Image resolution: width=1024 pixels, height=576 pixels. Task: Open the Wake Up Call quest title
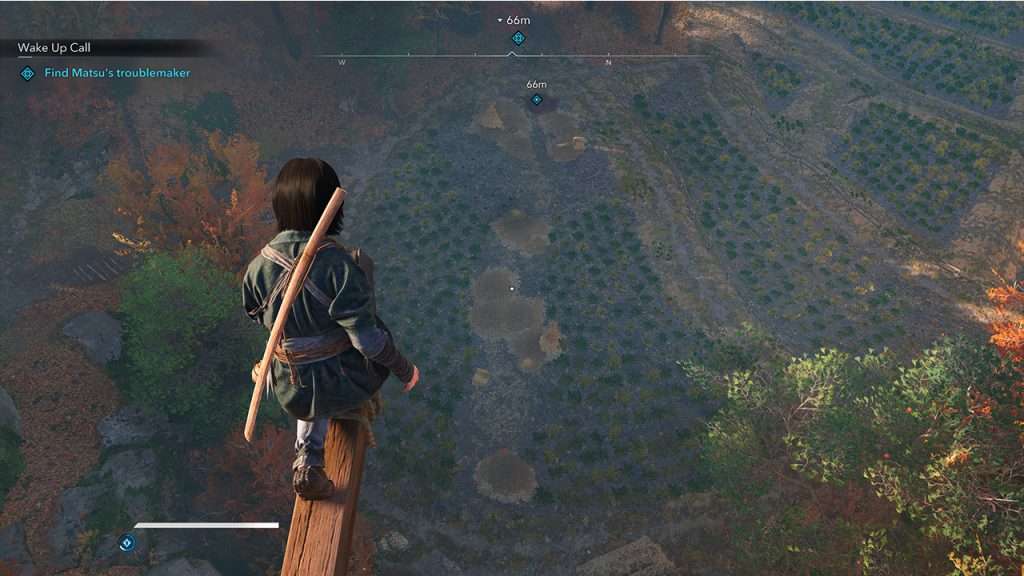54,48
